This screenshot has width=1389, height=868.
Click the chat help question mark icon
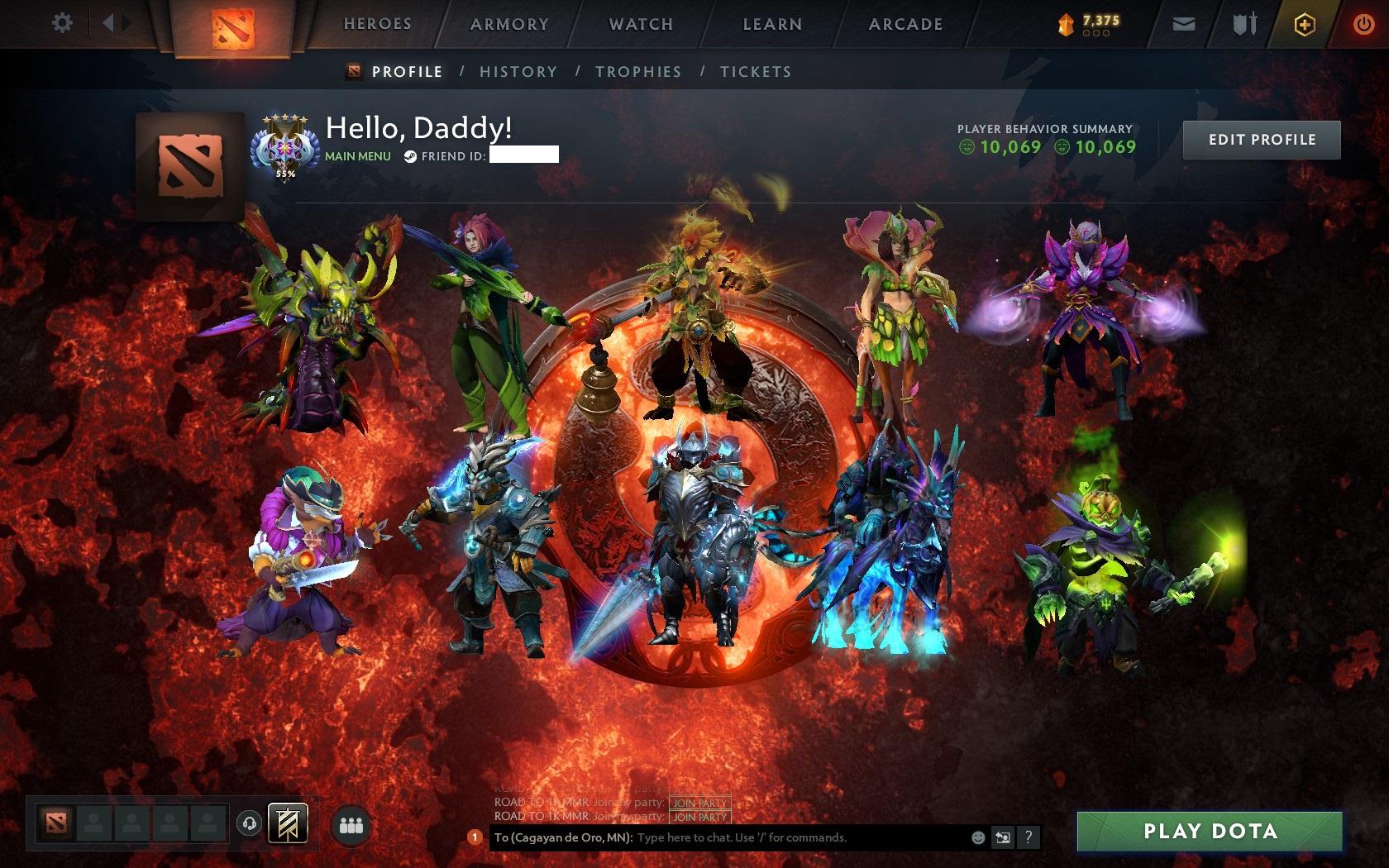tap(1028, 837)
